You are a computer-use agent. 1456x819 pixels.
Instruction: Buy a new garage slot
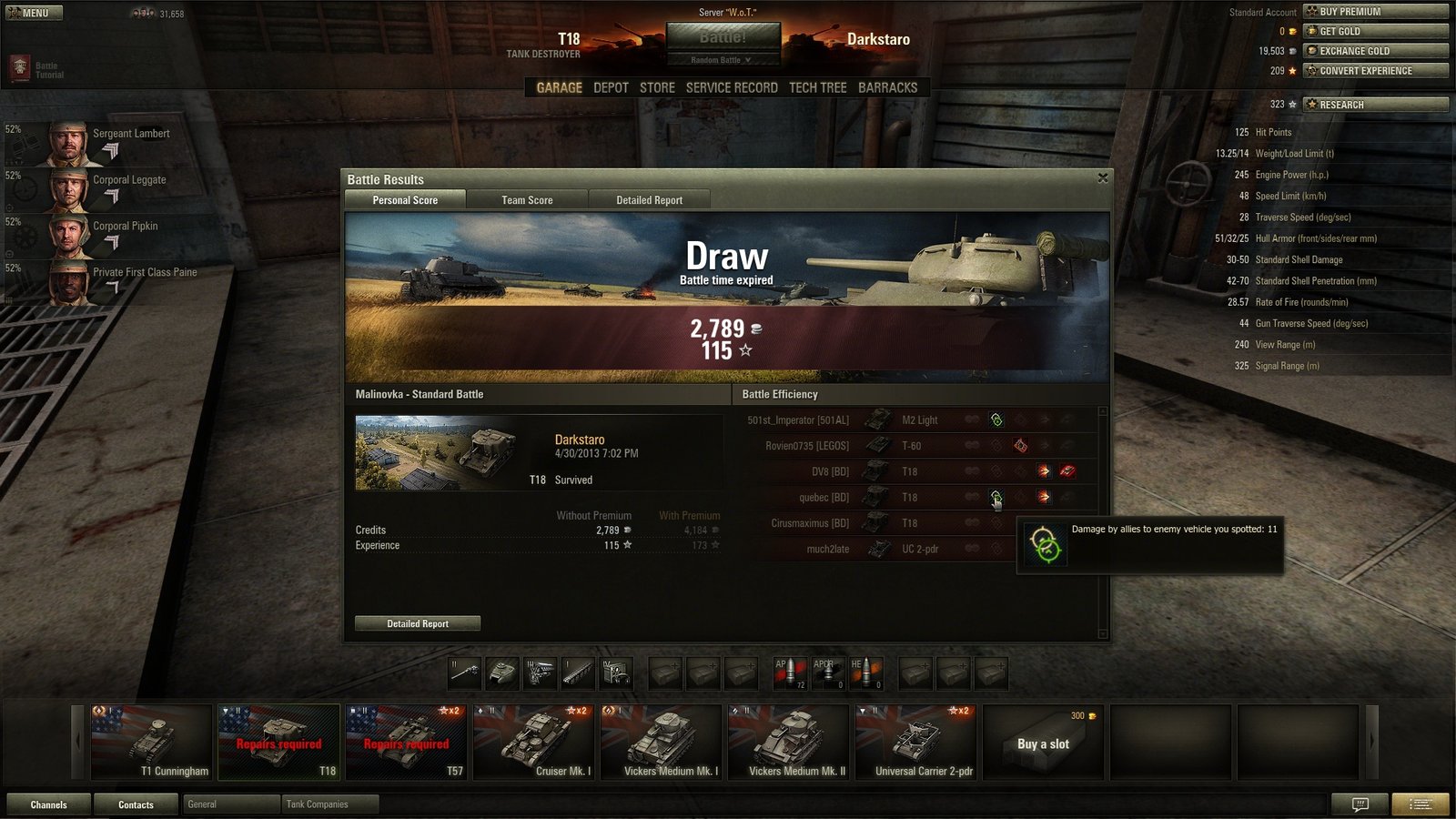(1043, 743)
